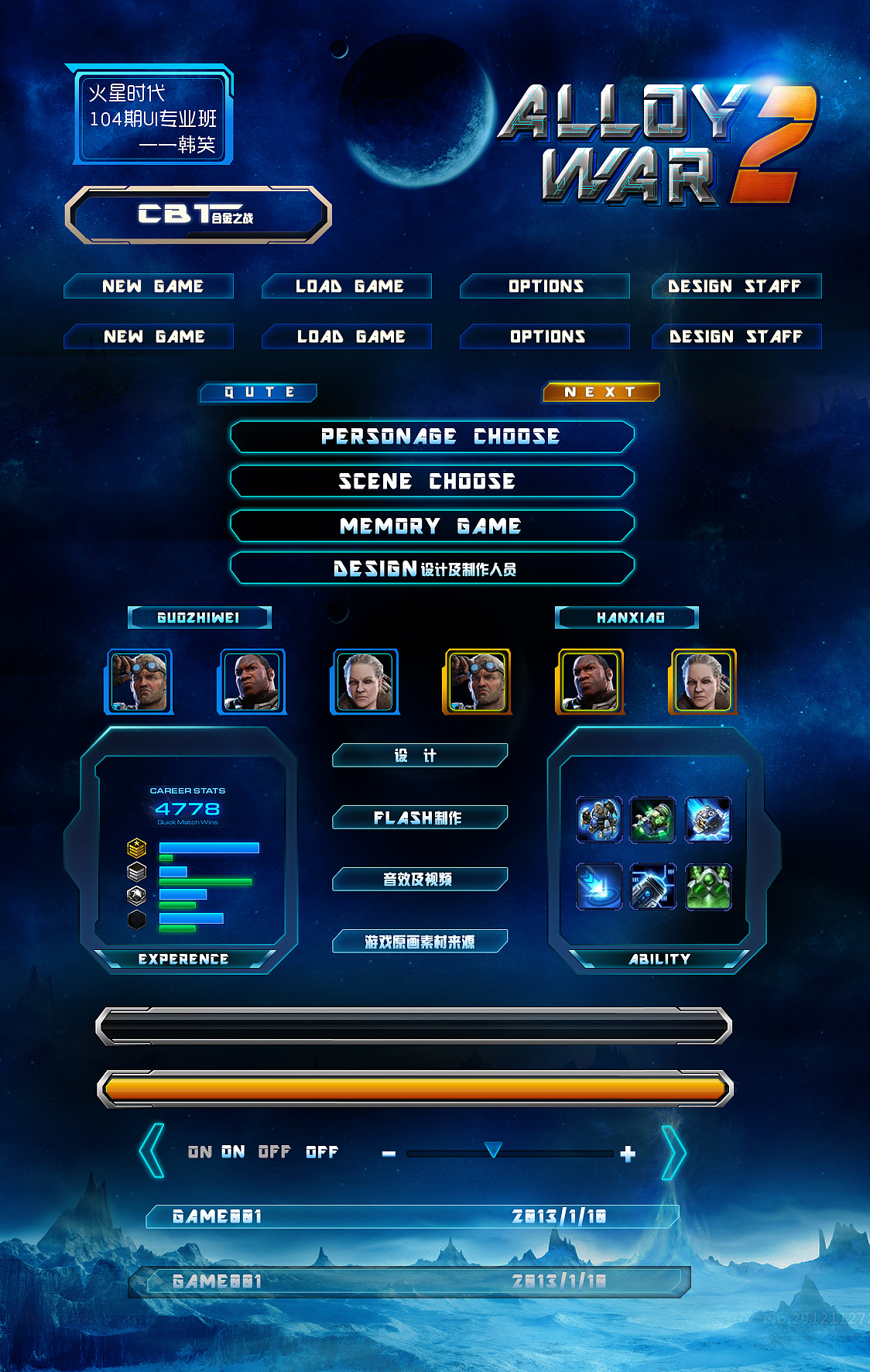Click the QUTE button
This screenshot has height=1372, width=870.
pos(259,393)
